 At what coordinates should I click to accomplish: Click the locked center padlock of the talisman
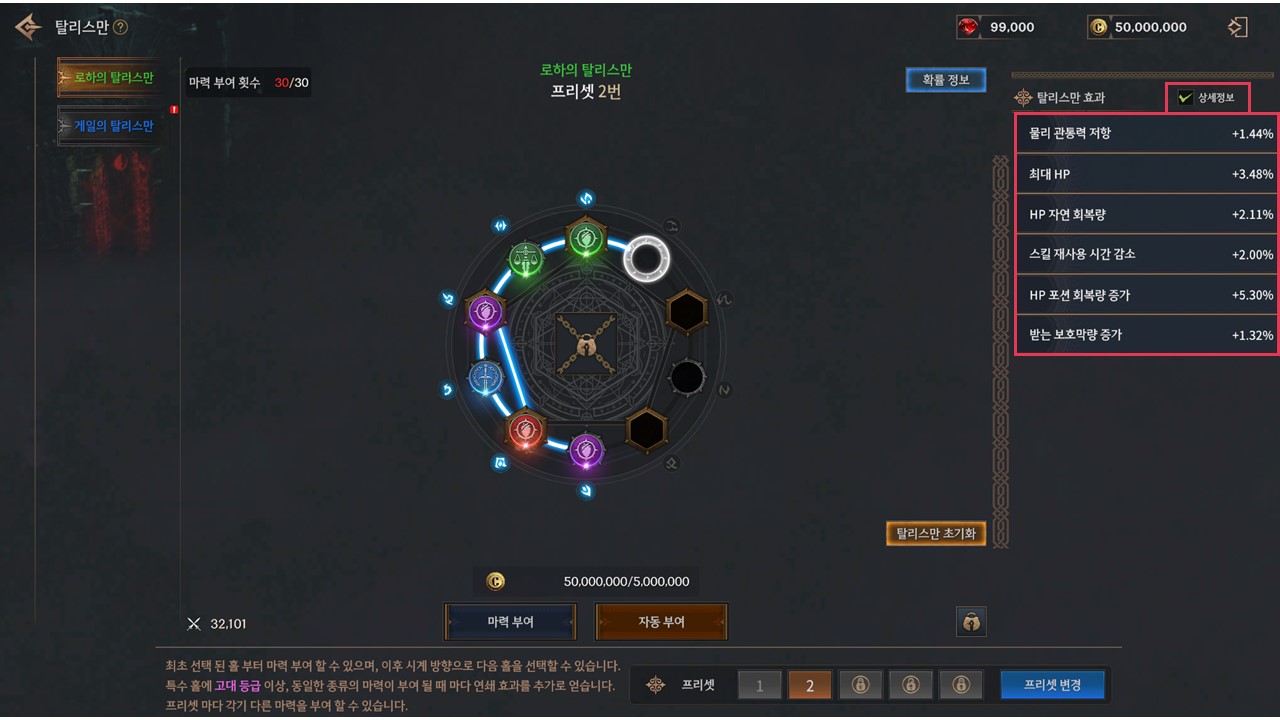583,345
